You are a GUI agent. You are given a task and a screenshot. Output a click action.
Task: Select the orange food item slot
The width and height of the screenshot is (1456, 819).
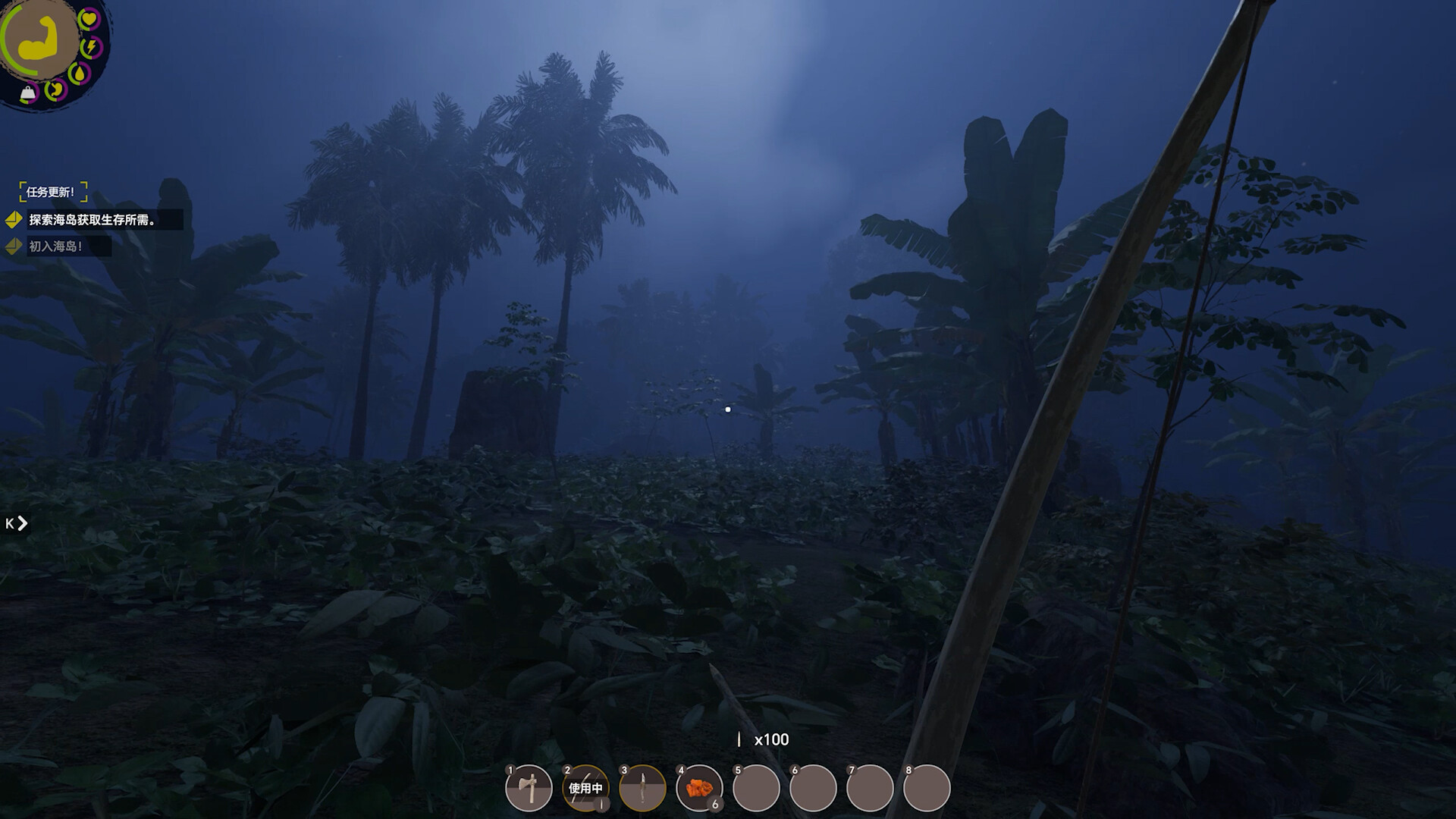coord(699,788)
